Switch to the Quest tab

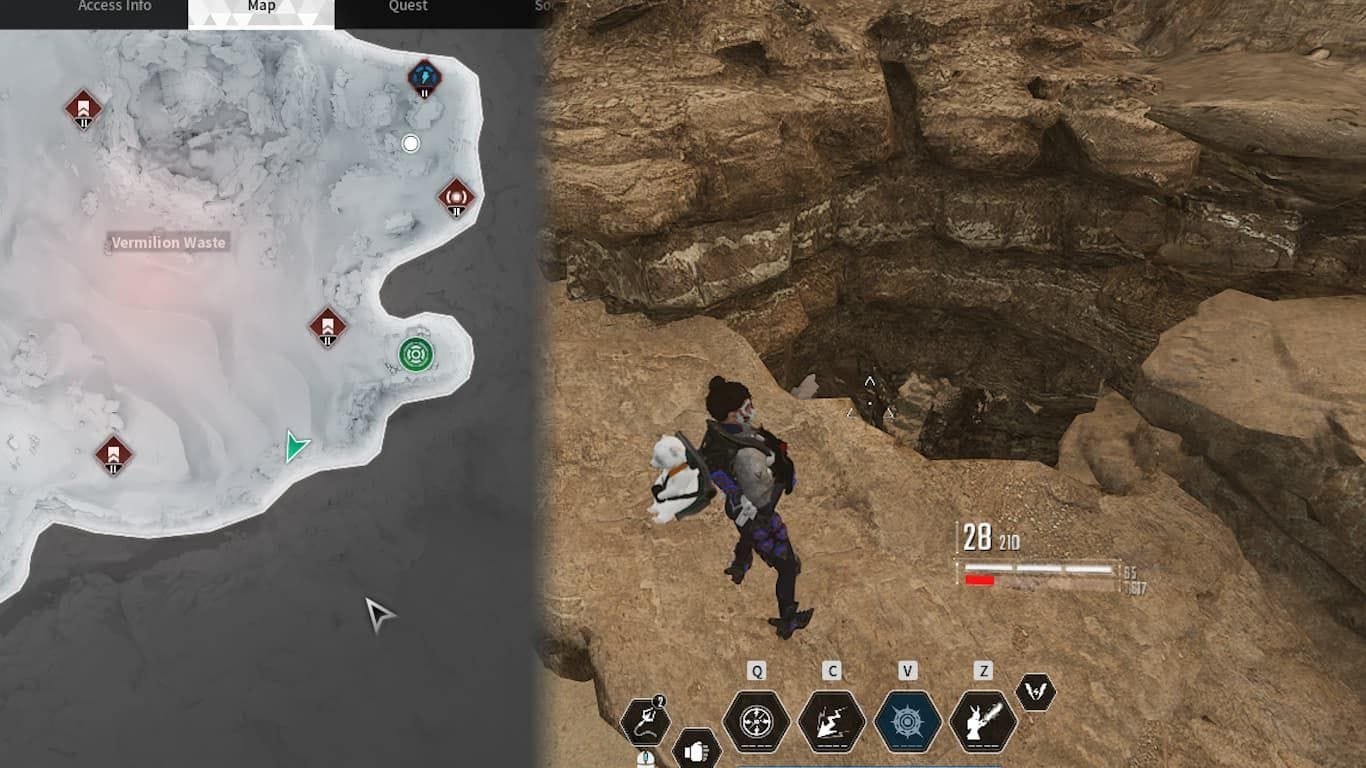coord(406,6)
